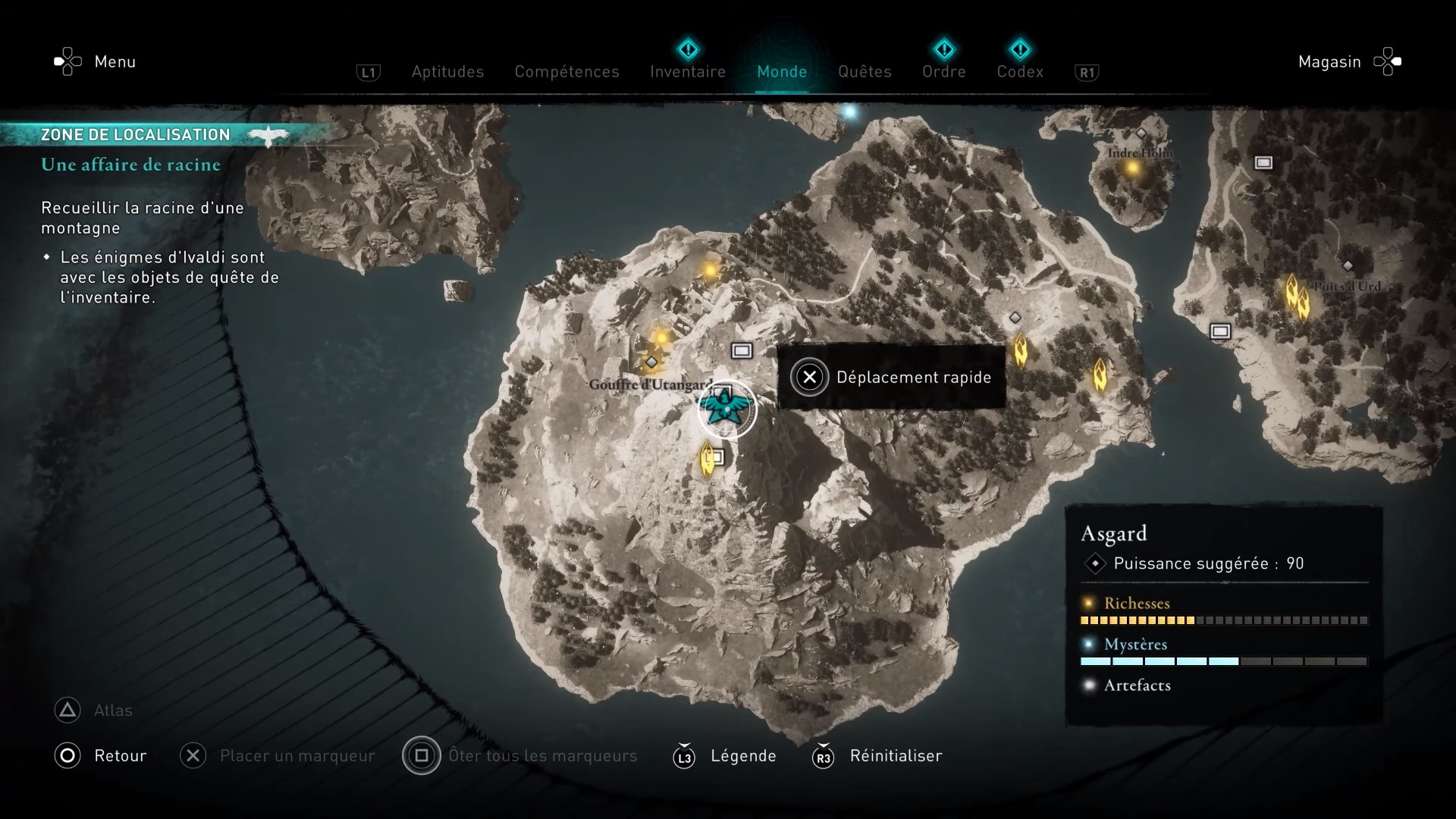Open the Compétences tab
Screen dimensions: 1456x819
pyautogui.click(x=566, y=71)
